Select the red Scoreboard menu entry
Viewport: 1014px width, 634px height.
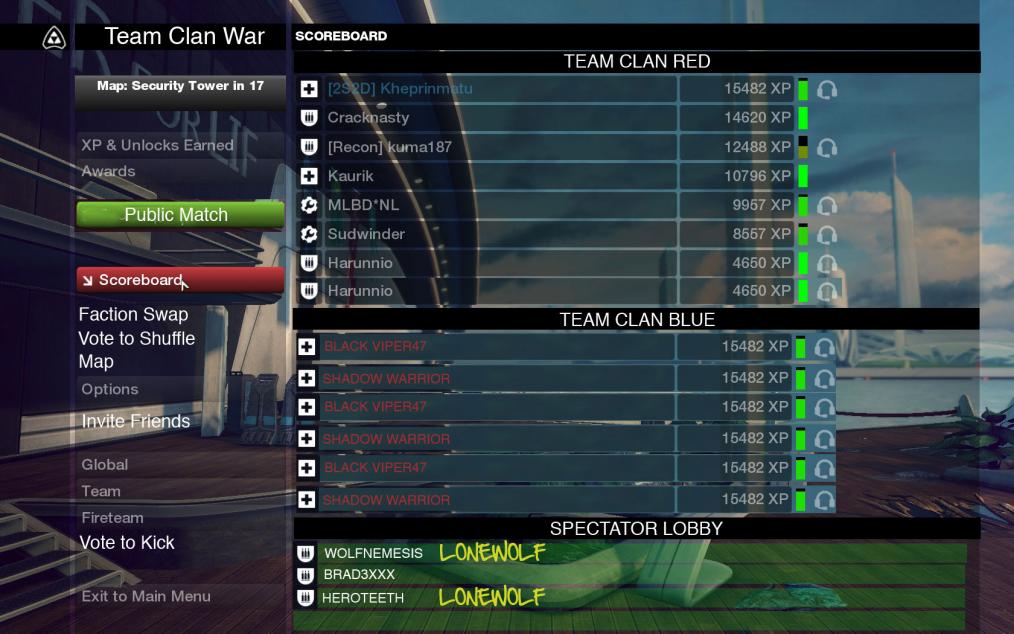179,280
